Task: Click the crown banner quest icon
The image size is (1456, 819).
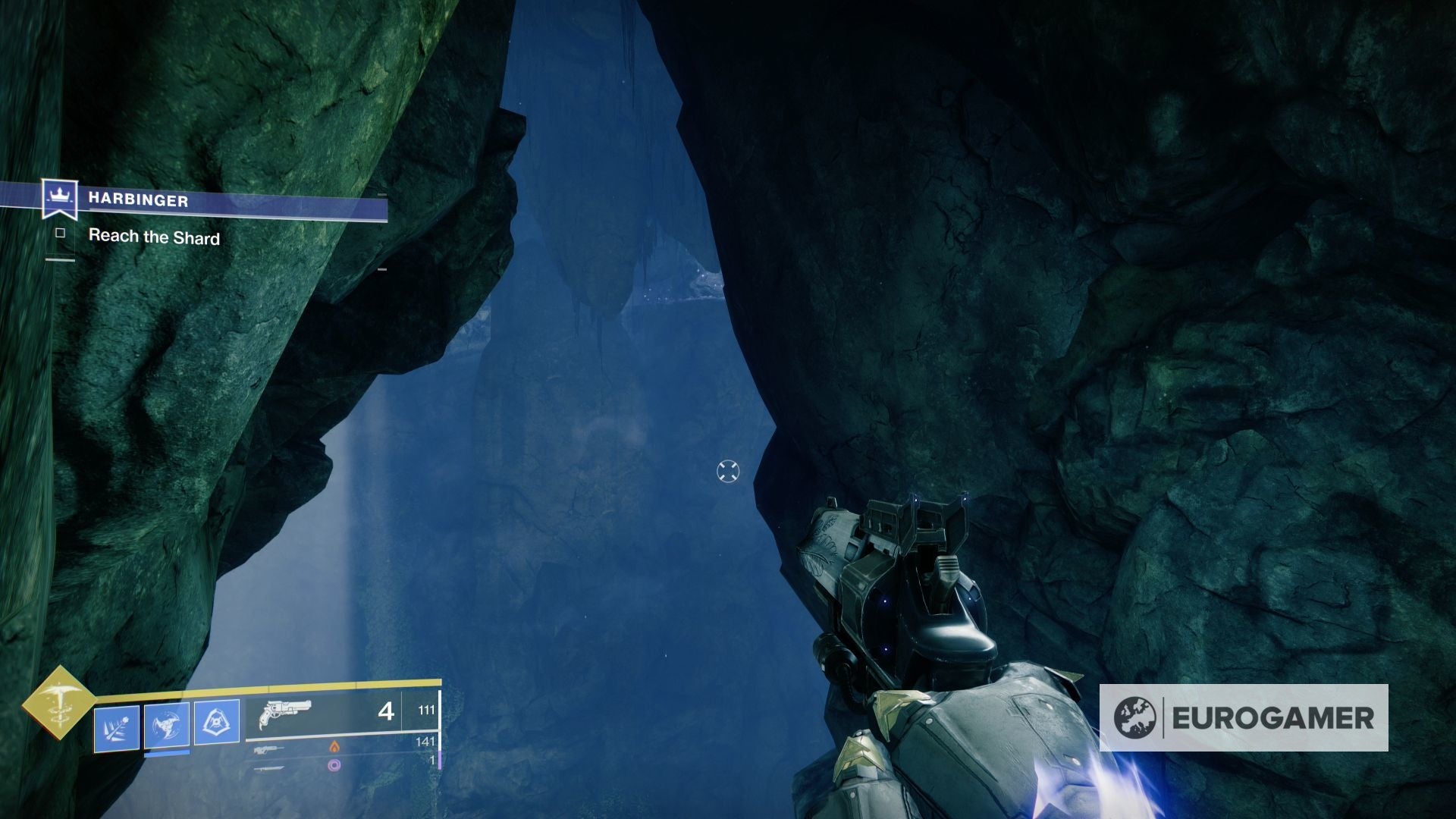Action: 59,196
